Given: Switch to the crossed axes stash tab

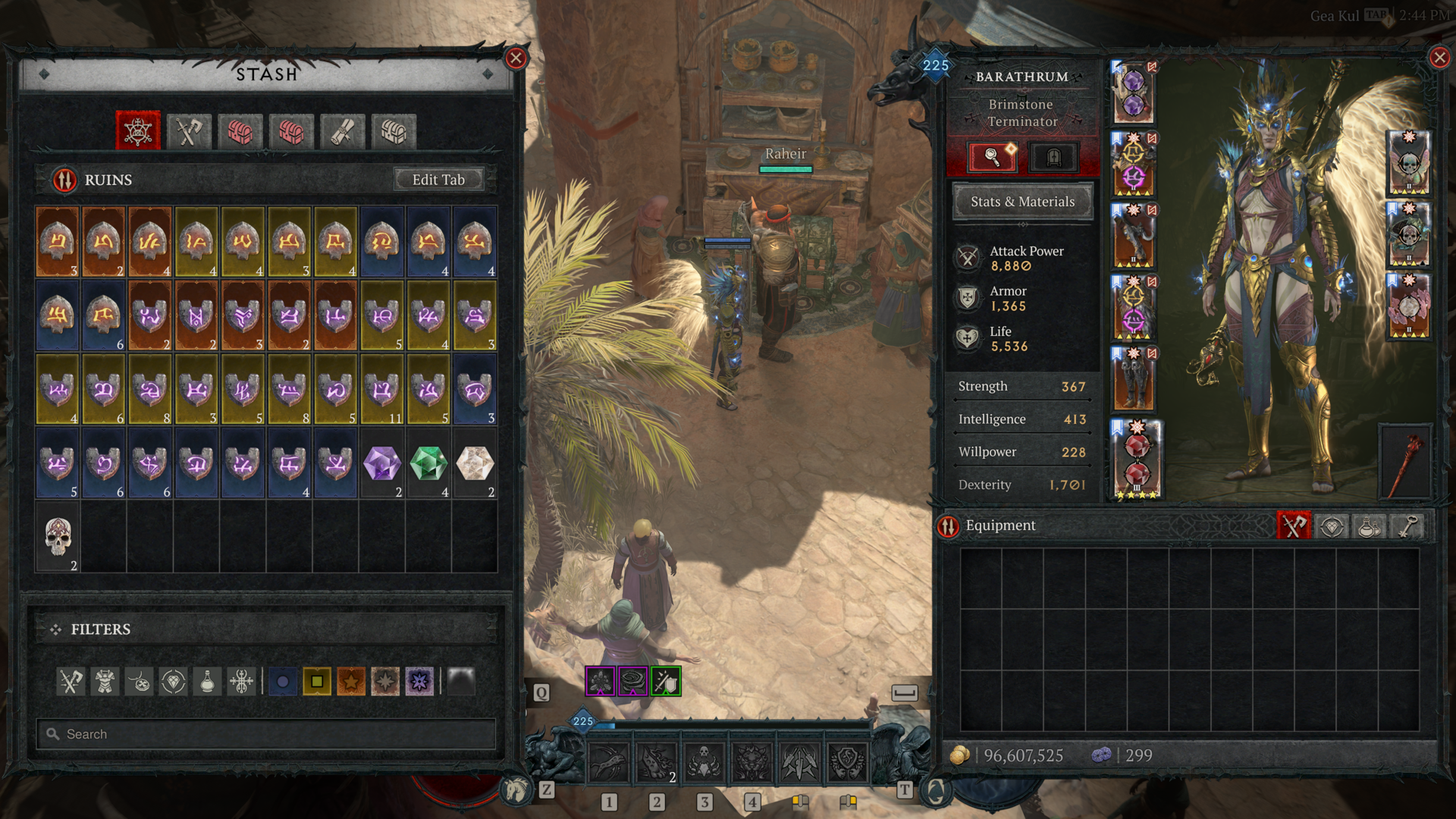Looking at the screenshot, I should 189,132.
